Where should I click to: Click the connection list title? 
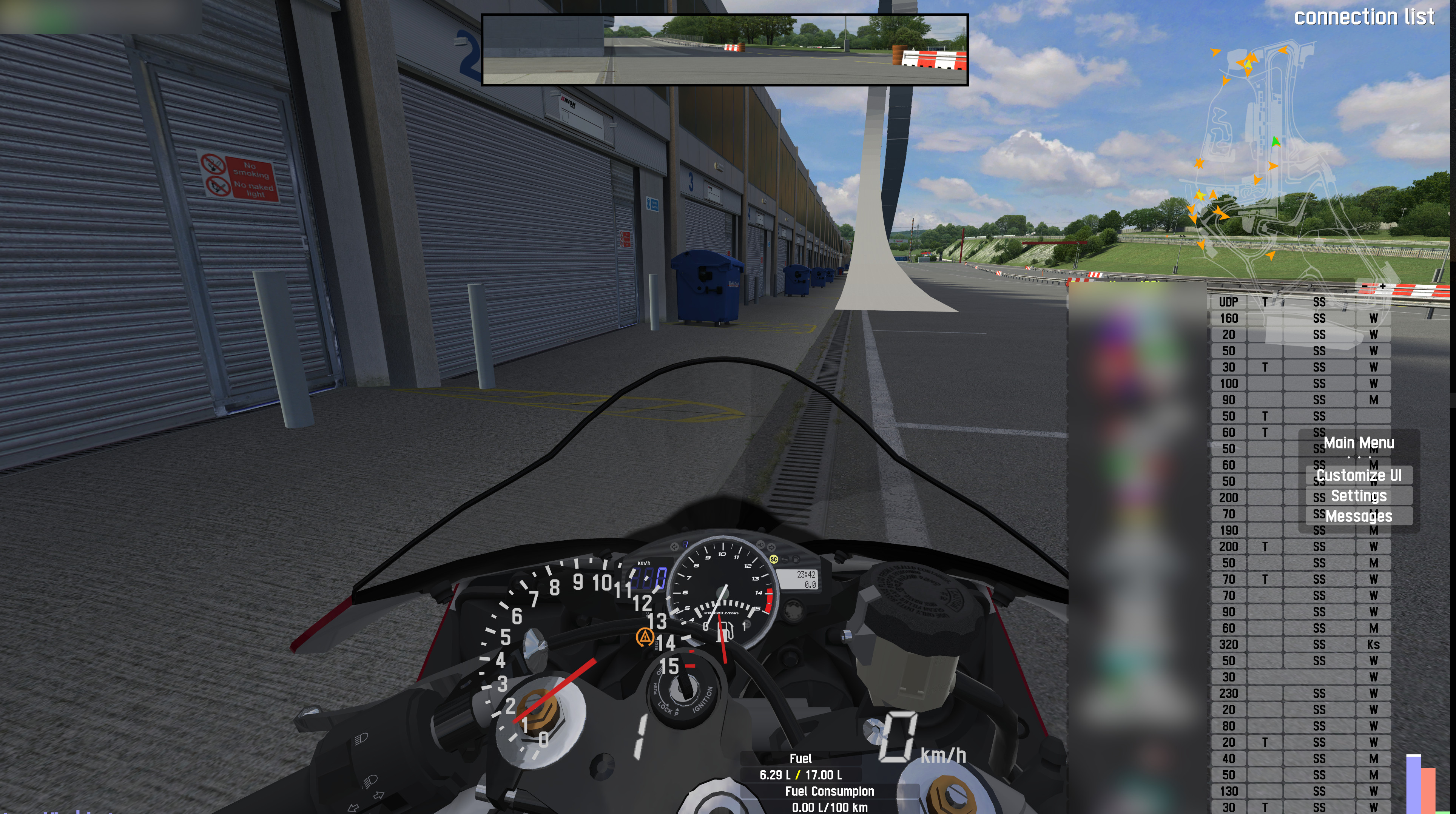[1363, 17]
